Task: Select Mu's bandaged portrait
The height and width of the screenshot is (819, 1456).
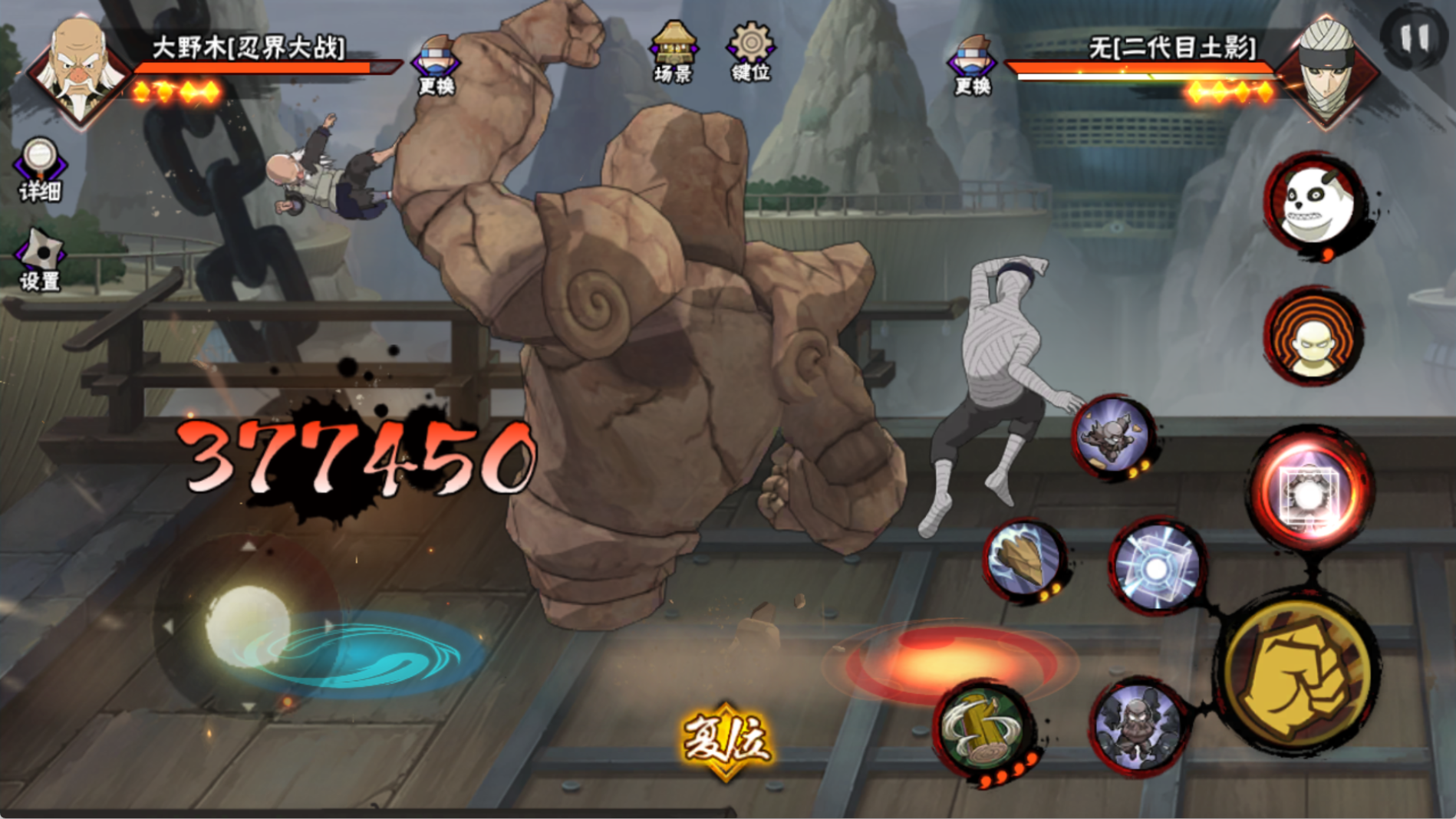Action: 1327,69
